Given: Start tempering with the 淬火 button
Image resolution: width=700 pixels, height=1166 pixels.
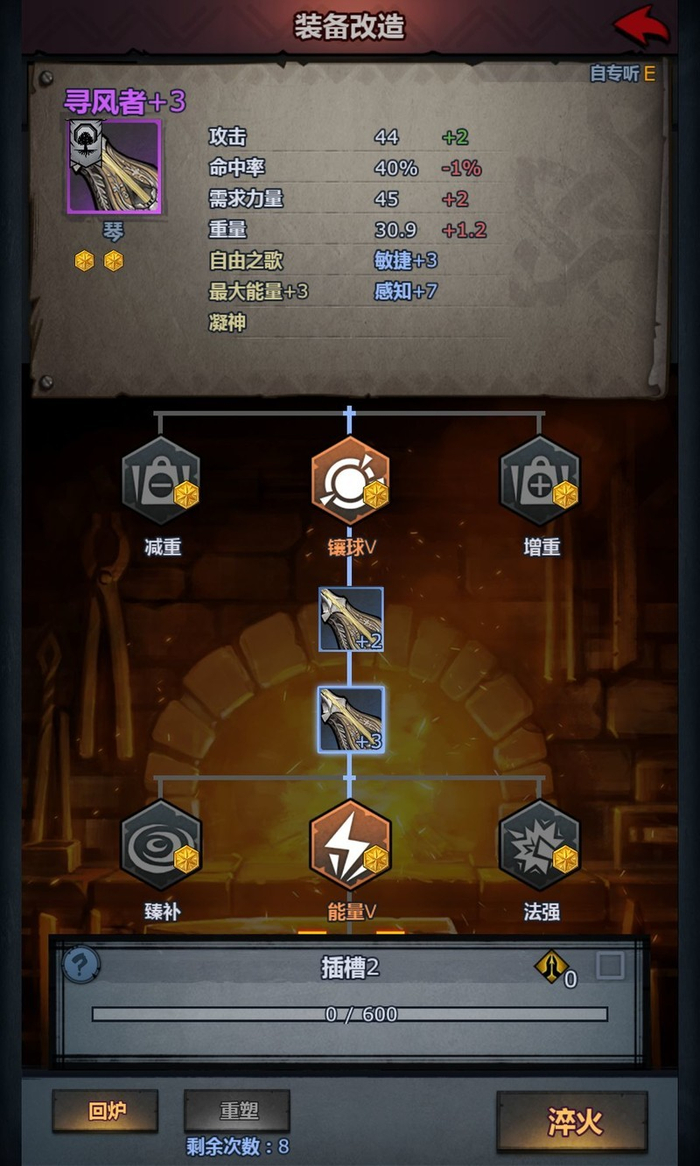Looking at the screenshot, I should click(572, 1121).
